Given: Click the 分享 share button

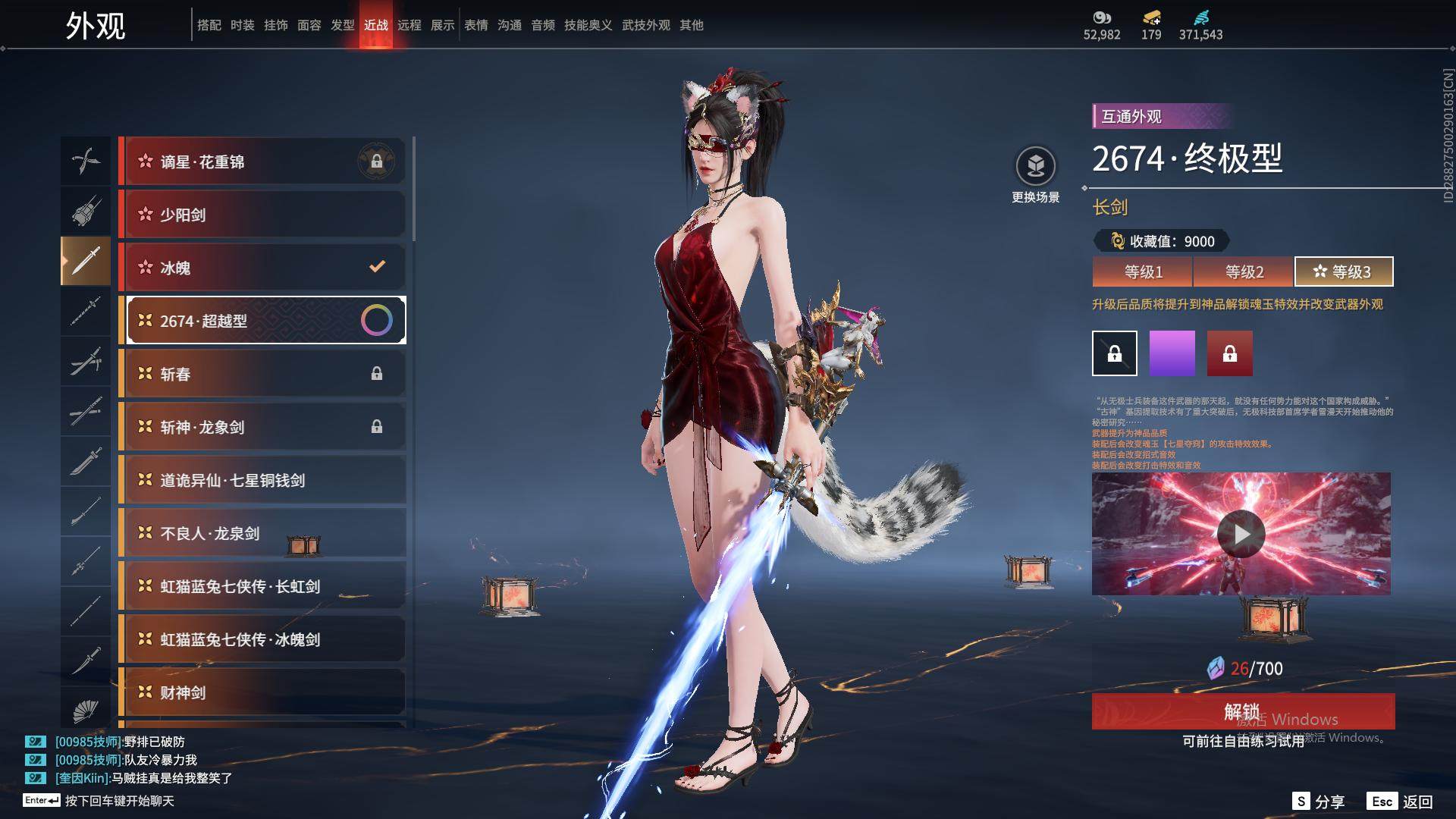Looking at the screenshot, I should pyautogui.click(x=1319, y=802).
